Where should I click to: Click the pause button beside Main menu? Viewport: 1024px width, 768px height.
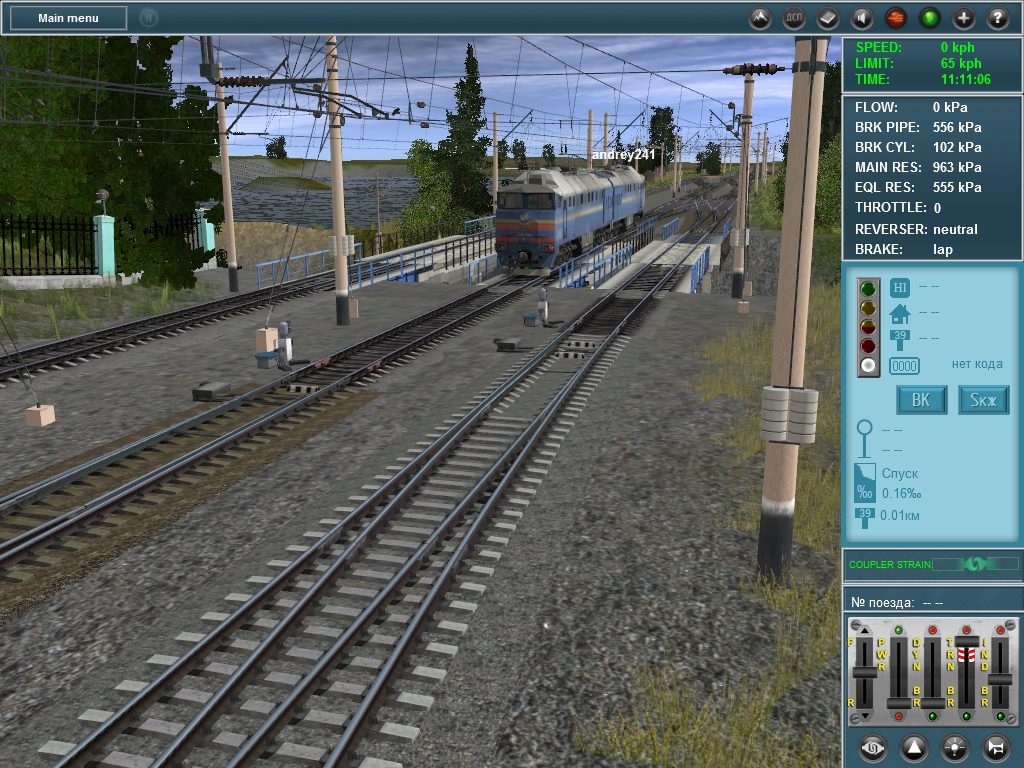click(x=148, y=18)
